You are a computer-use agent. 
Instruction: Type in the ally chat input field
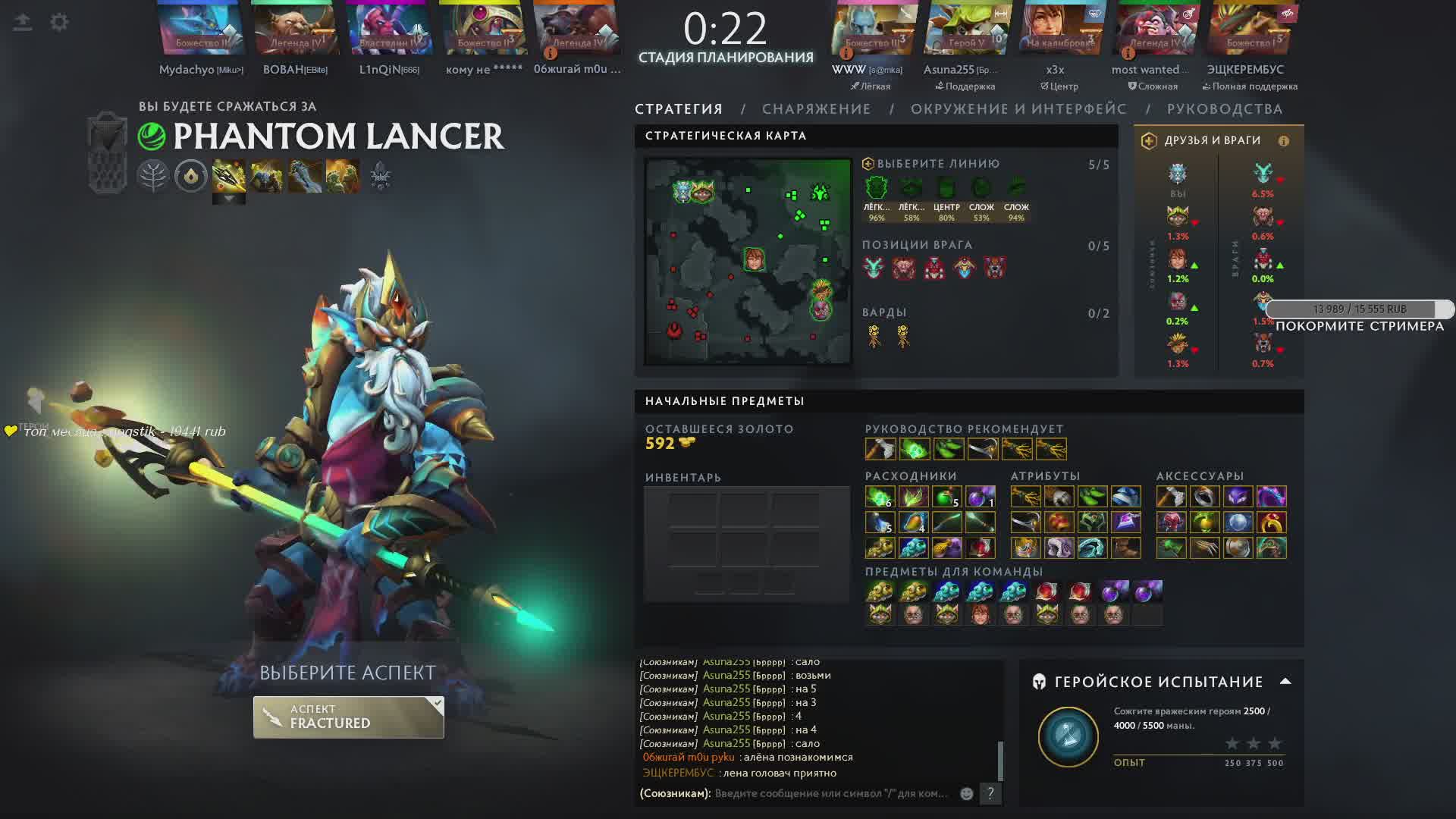pos(830,793)
